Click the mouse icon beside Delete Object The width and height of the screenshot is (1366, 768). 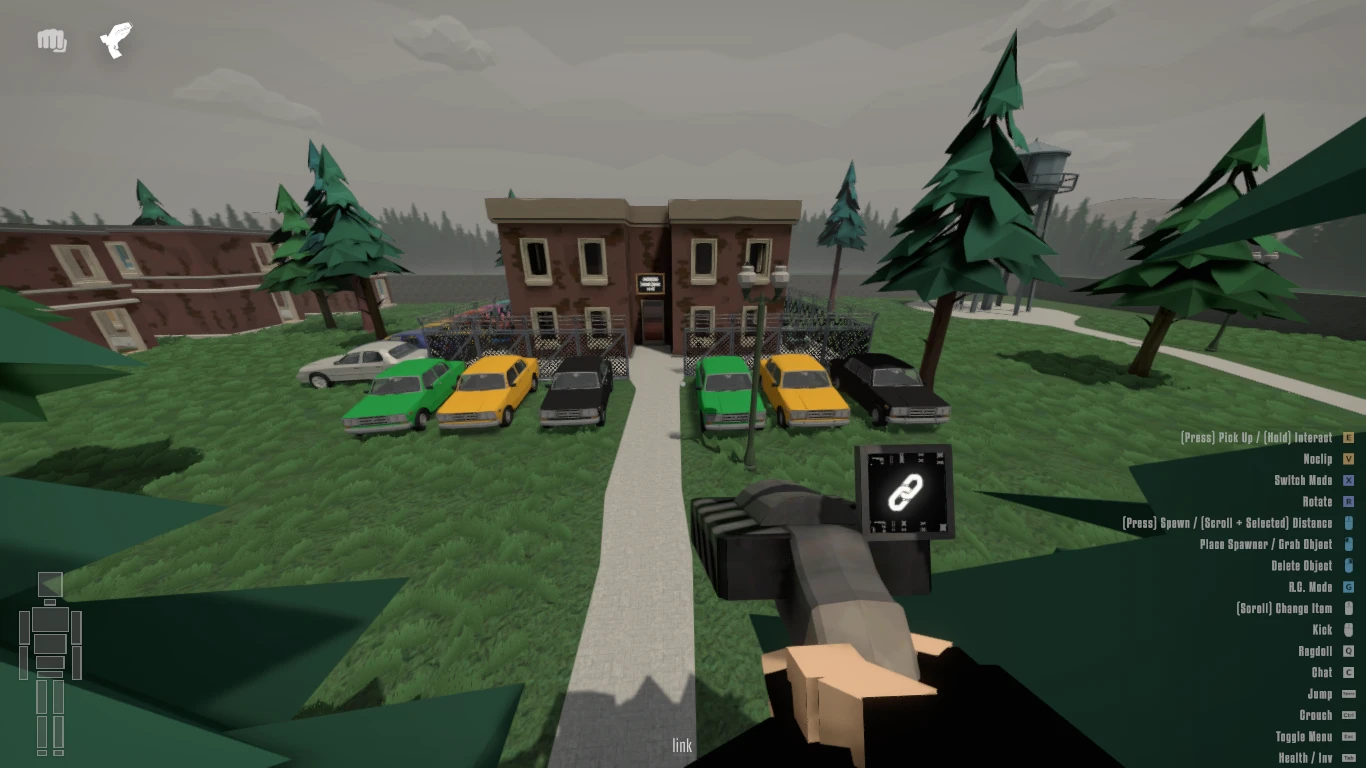click(1350, 565)
